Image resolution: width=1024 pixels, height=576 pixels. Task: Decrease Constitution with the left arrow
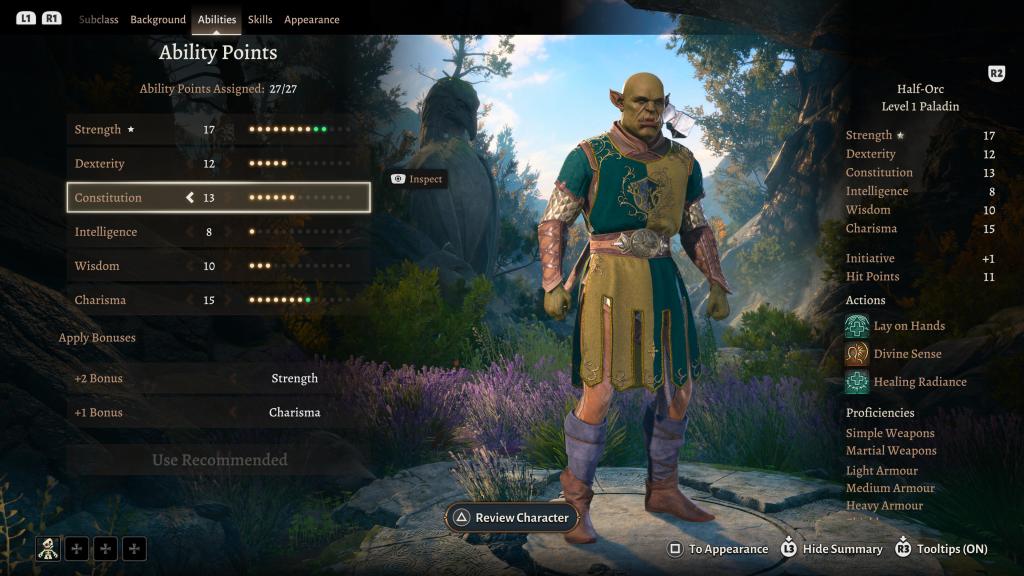click(x=190, y=198)
